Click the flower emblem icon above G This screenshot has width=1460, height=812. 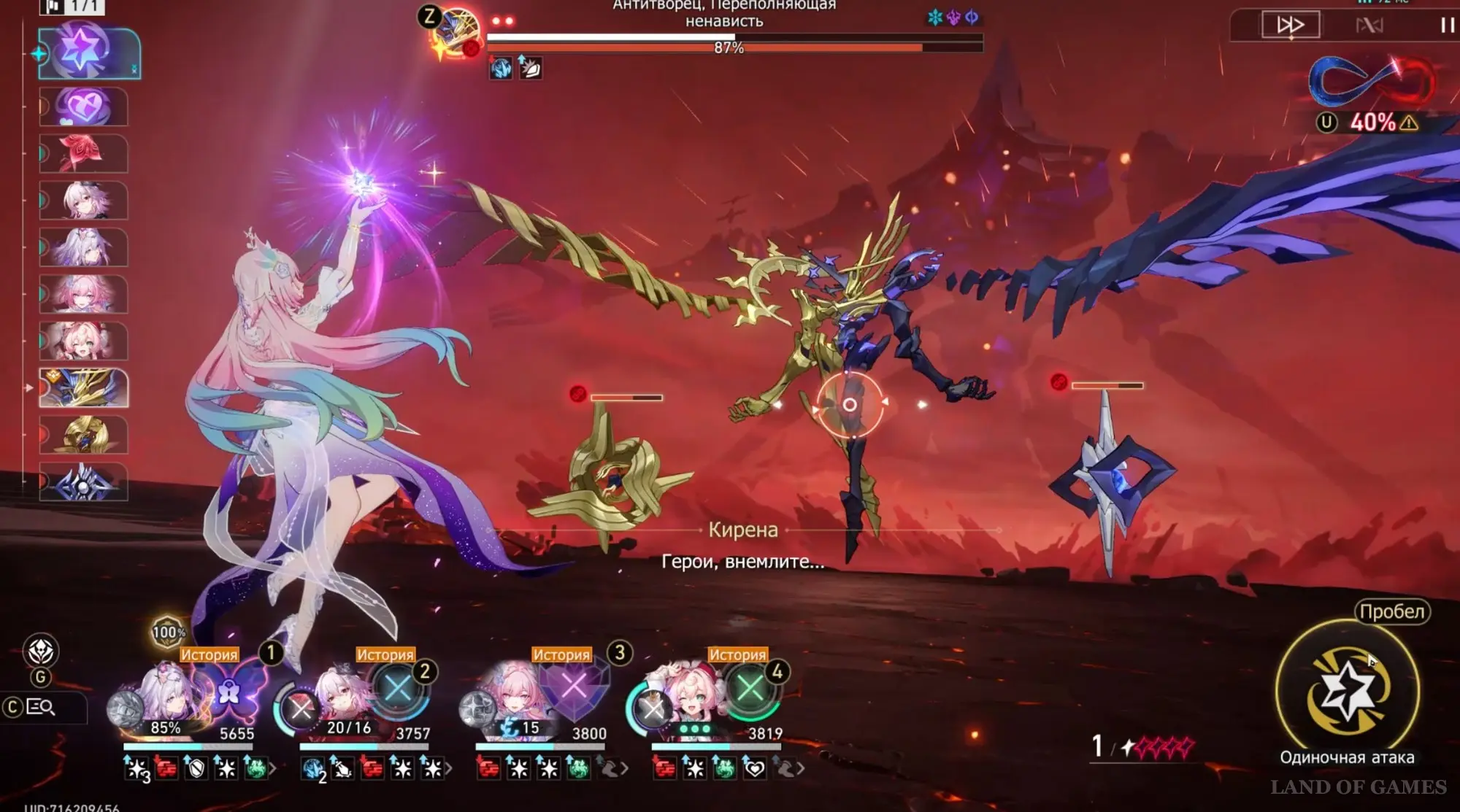point(40,651)
